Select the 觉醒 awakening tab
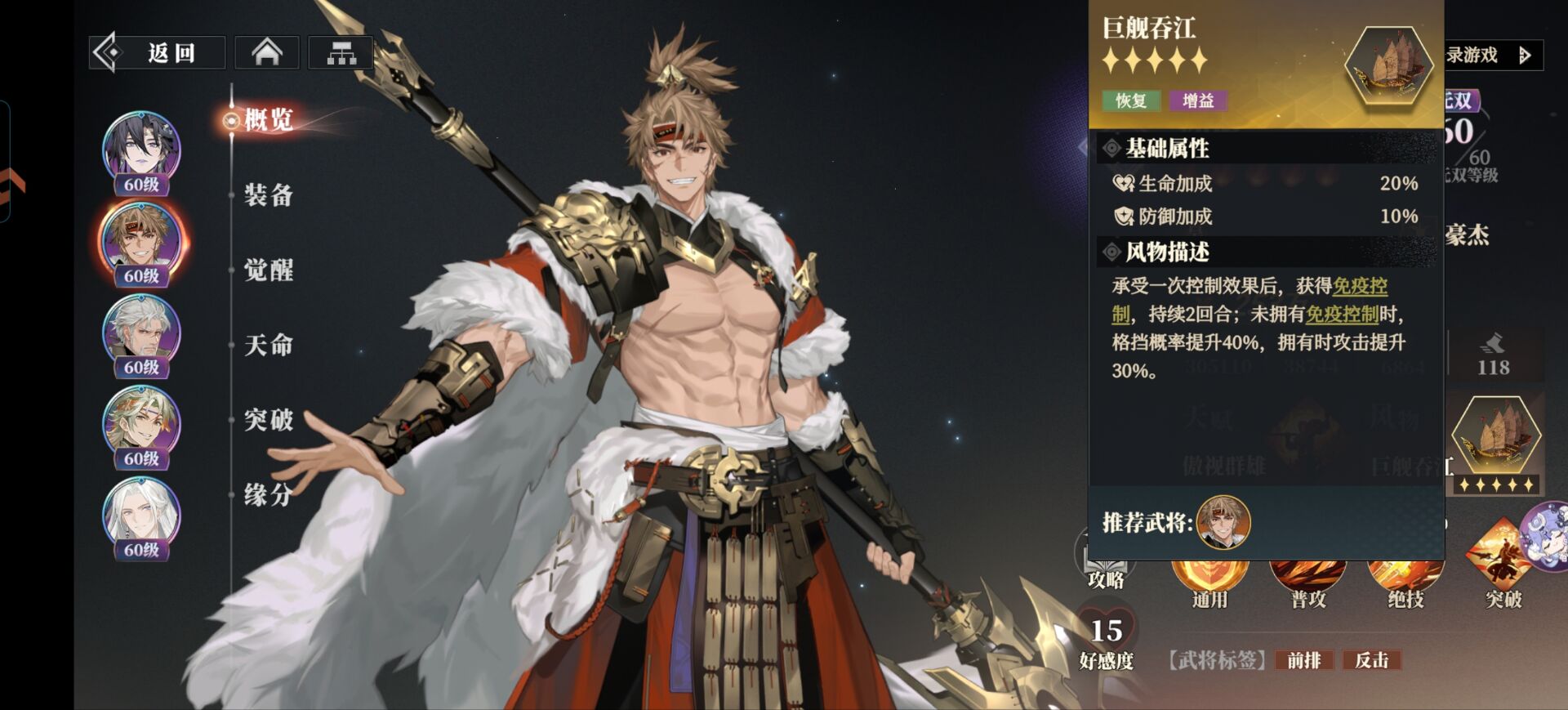The image size is (1568, 710). point(268,270)
